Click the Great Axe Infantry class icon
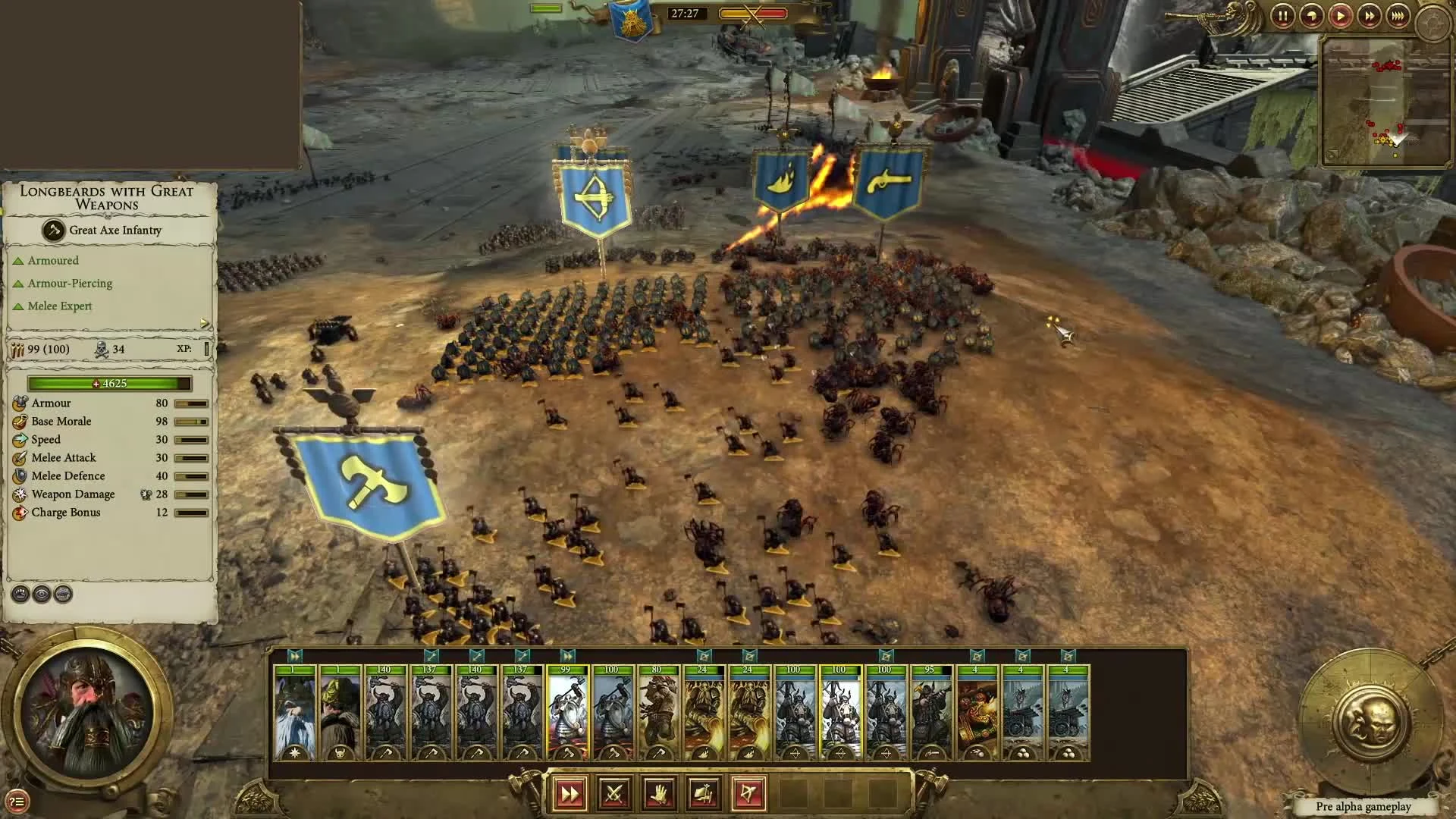1456x819 pixels. 53,229
